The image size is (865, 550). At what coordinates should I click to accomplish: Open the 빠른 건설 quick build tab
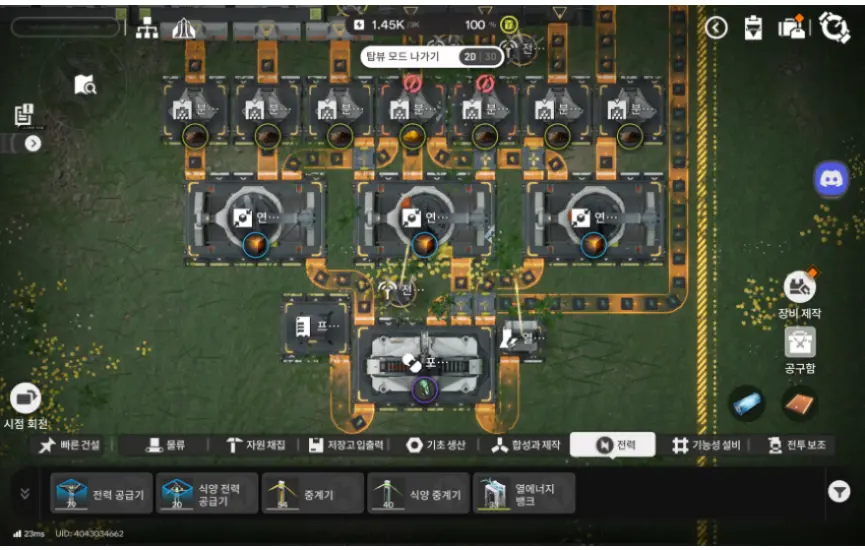71,445
